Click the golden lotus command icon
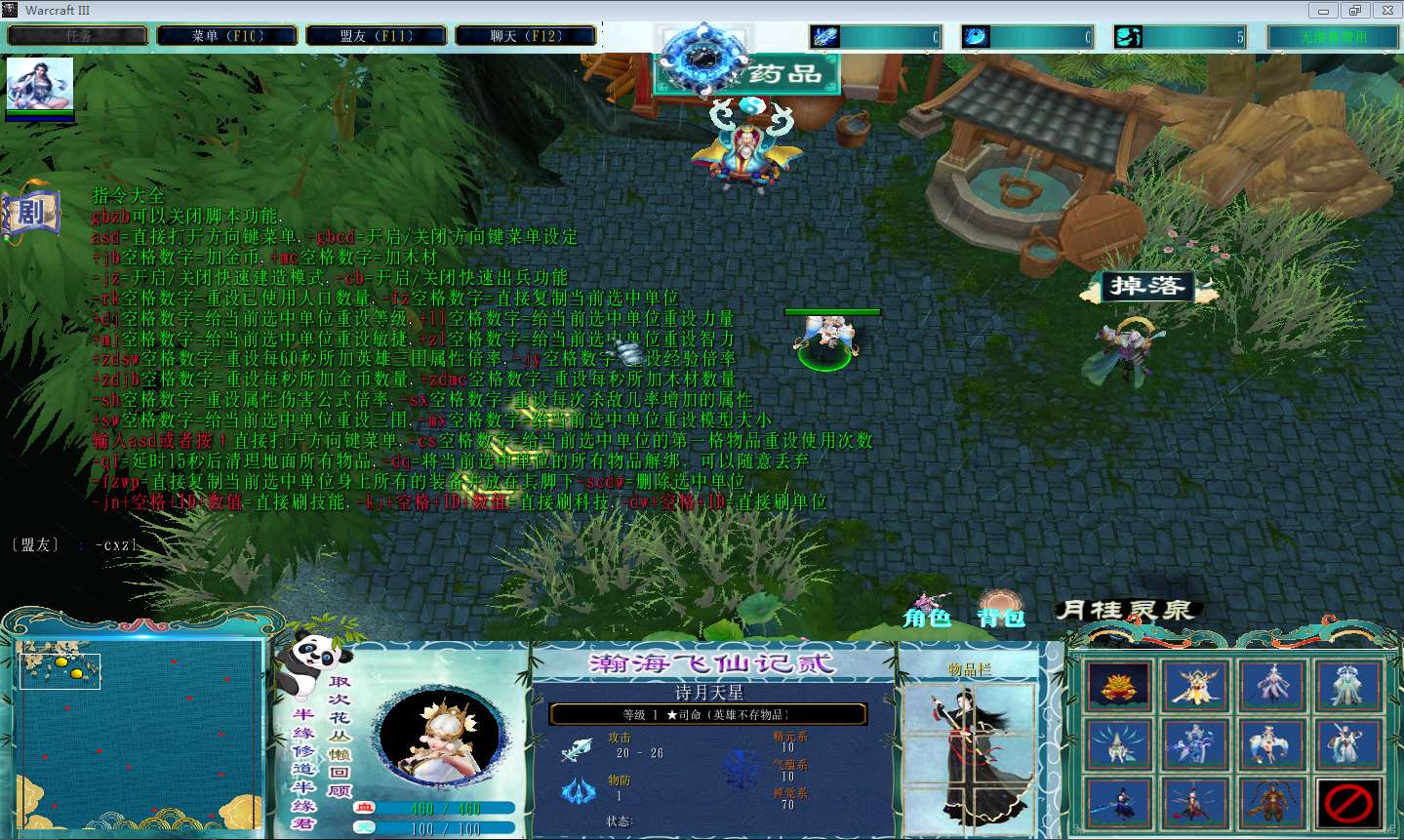The height and width of the screenshot is (840, 1404). (x=1118, y=686)
